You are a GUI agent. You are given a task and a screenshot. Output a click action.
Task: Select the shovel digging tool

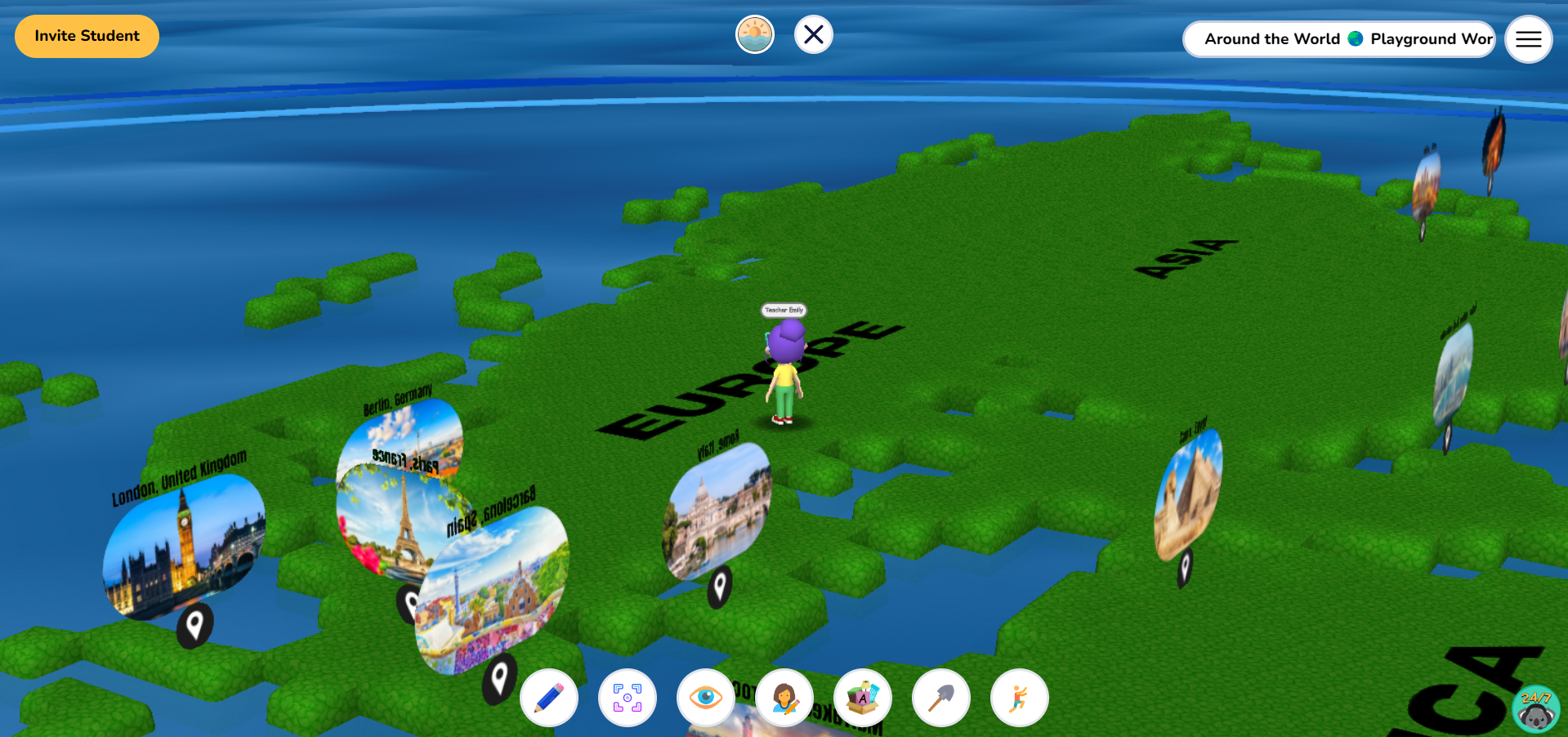(940, 698)
